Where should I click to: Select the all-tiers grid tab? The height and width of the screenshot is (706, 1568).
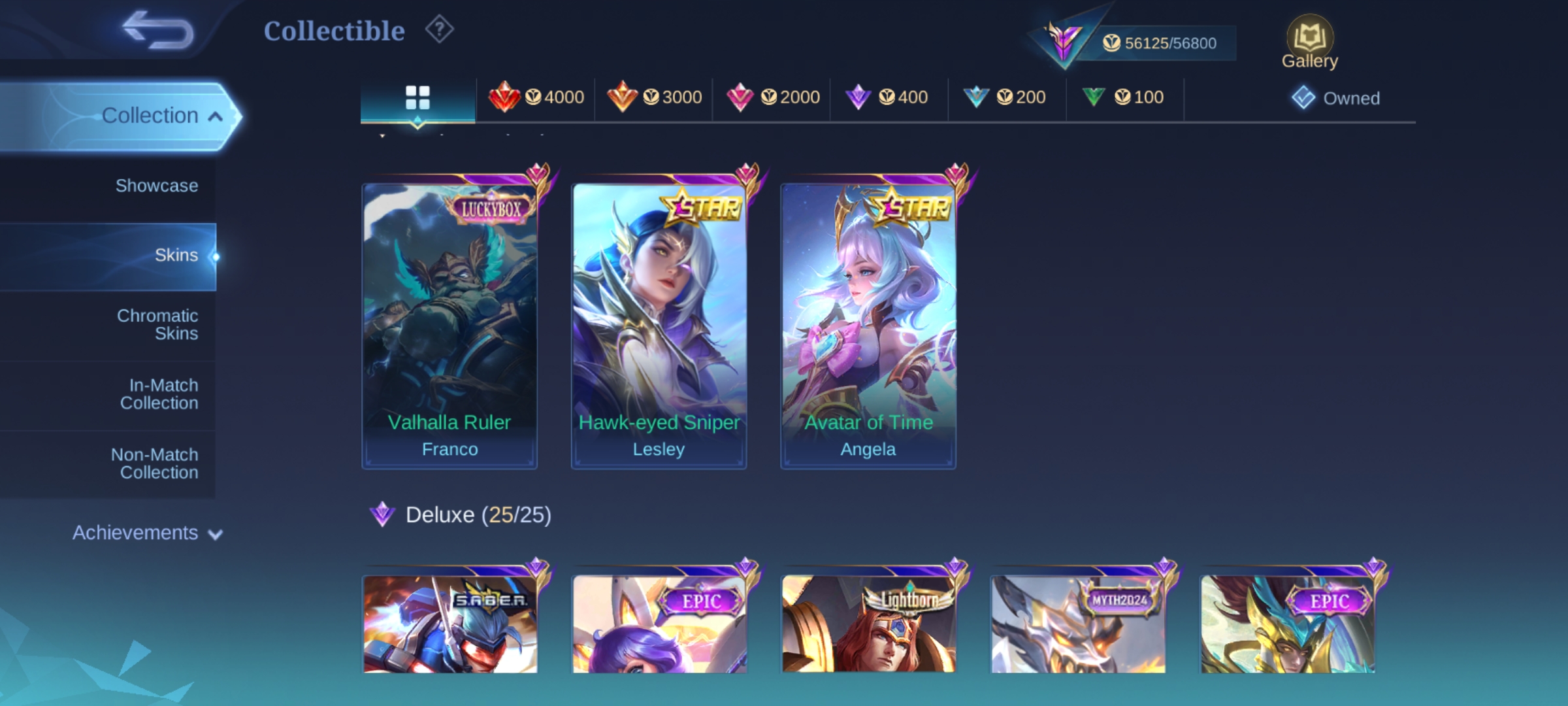(x=417, y=98)
